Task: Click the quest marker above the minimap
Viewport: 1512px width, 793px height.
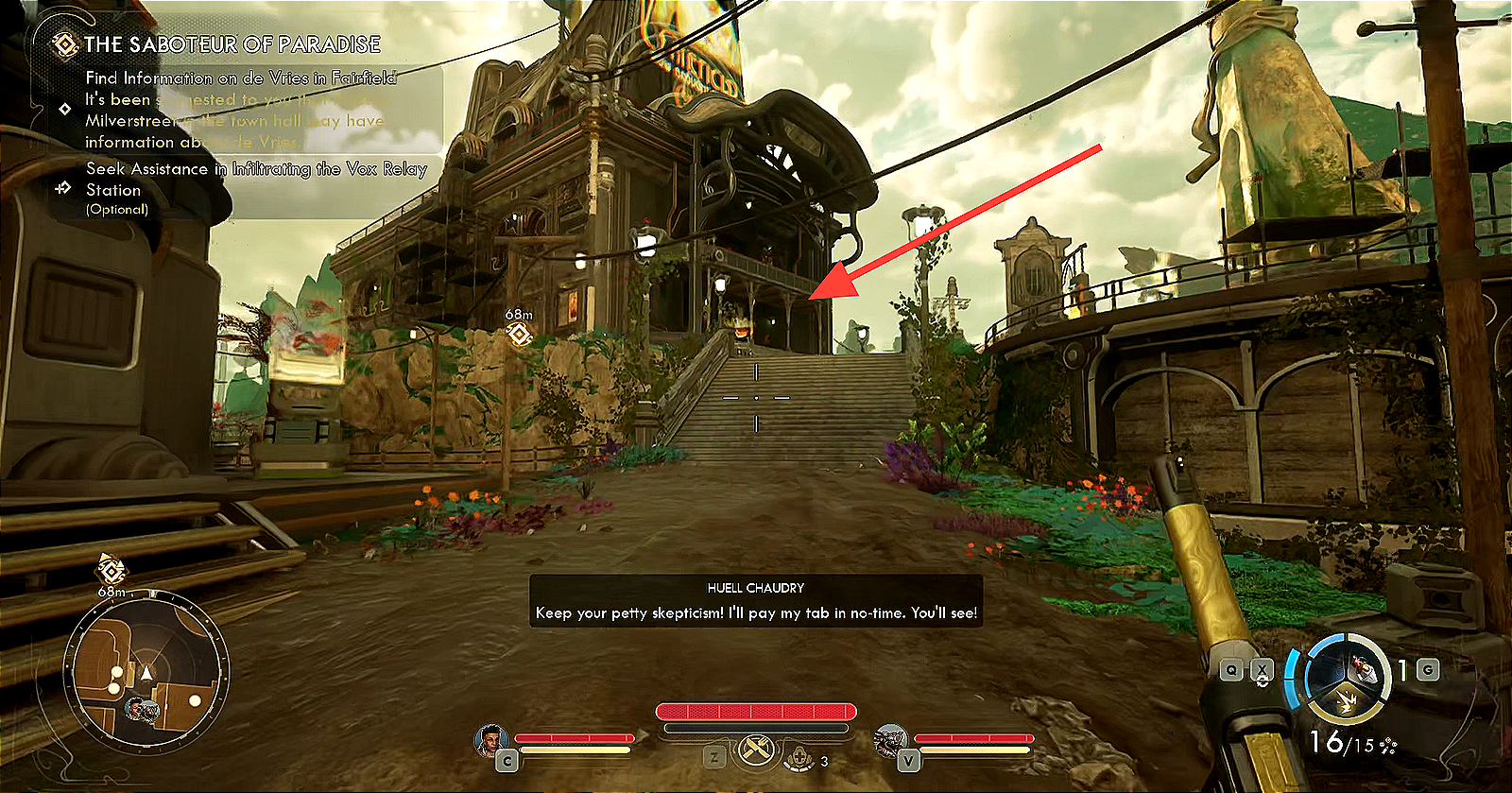Action: point(112,570)
